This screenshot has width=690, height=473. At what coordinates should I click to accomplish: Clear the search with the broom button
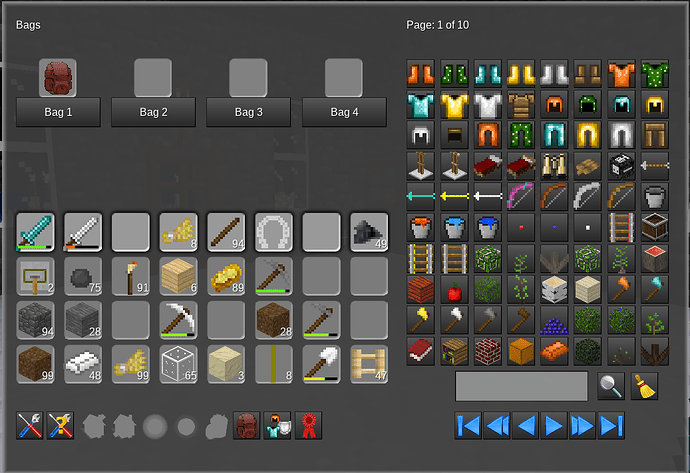coord(645,385)
